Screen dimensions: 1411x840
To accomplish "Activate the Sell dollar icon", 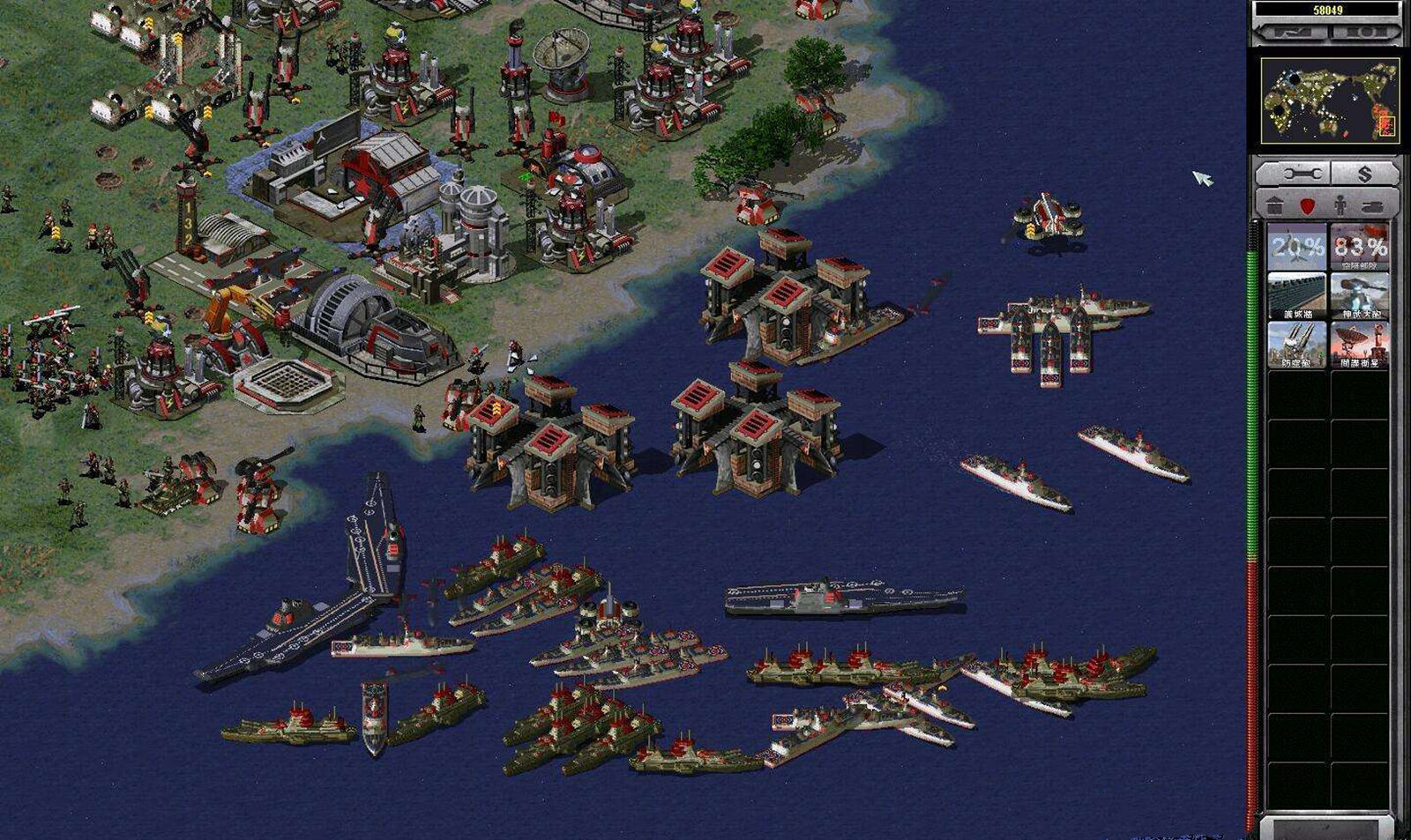I will pyautogui.click(x=1365, y=175).
